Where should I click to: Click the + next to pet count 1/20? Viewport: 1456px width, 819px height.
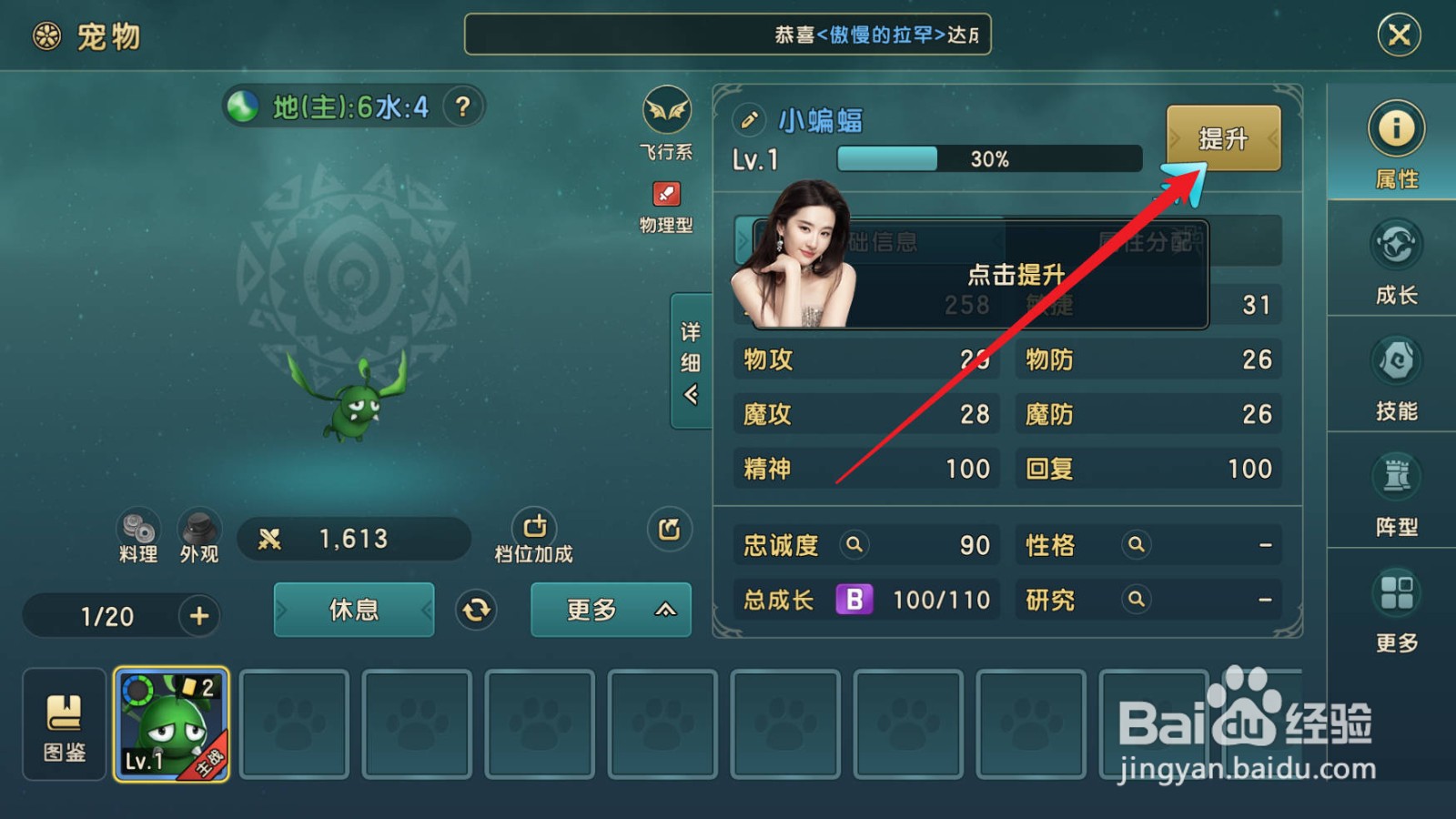click(198, 616)
